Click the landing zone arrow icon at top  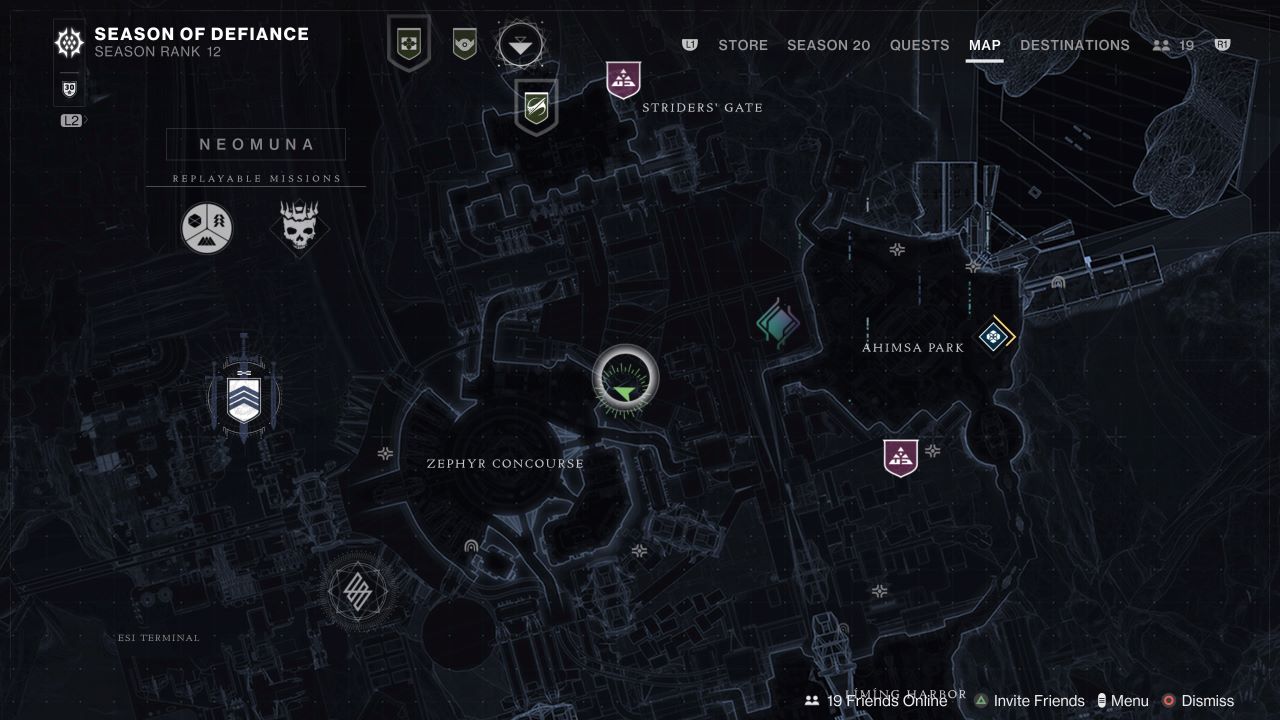(x=521, y=42)
